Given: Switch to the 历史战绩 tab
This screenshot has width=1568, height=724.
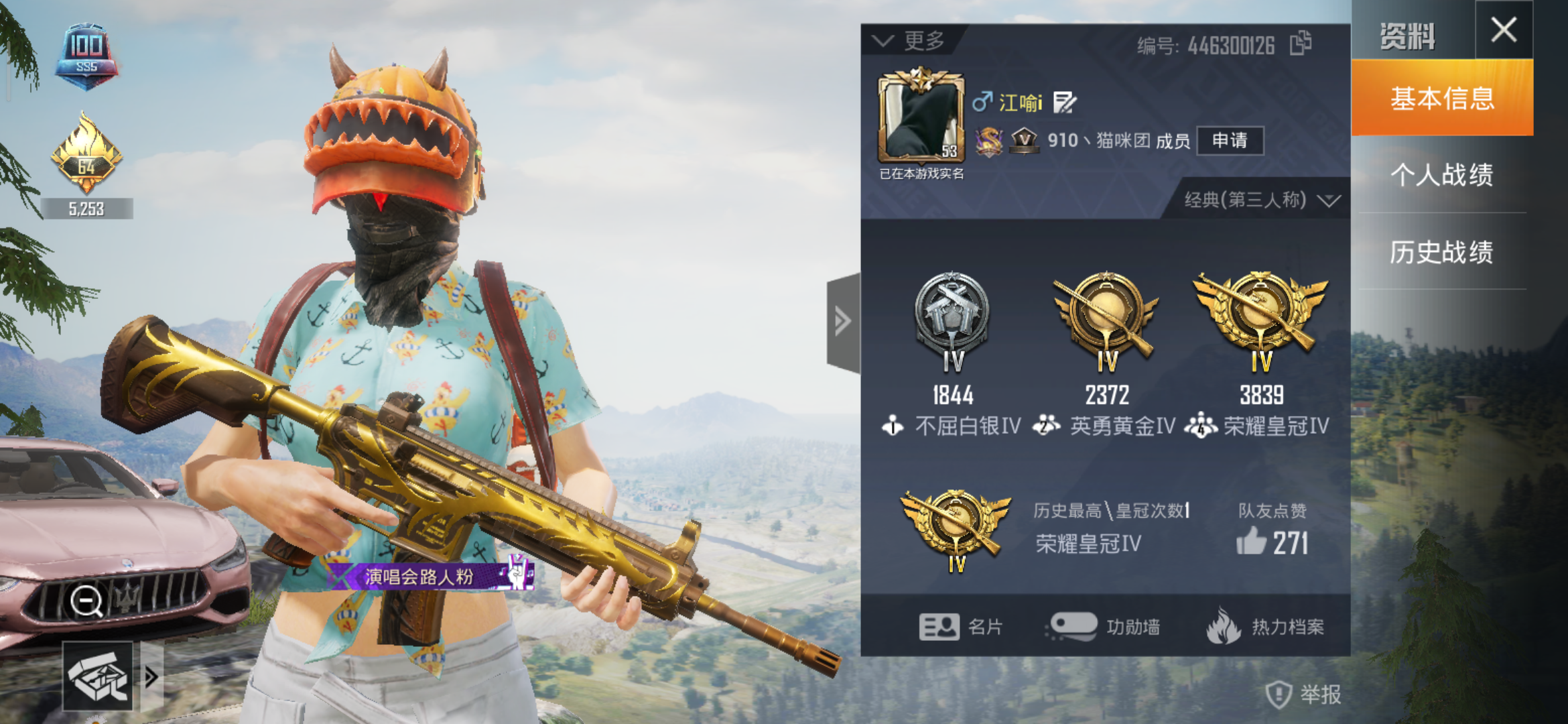Looking at the screenshot, I should tap(1442, 251).
